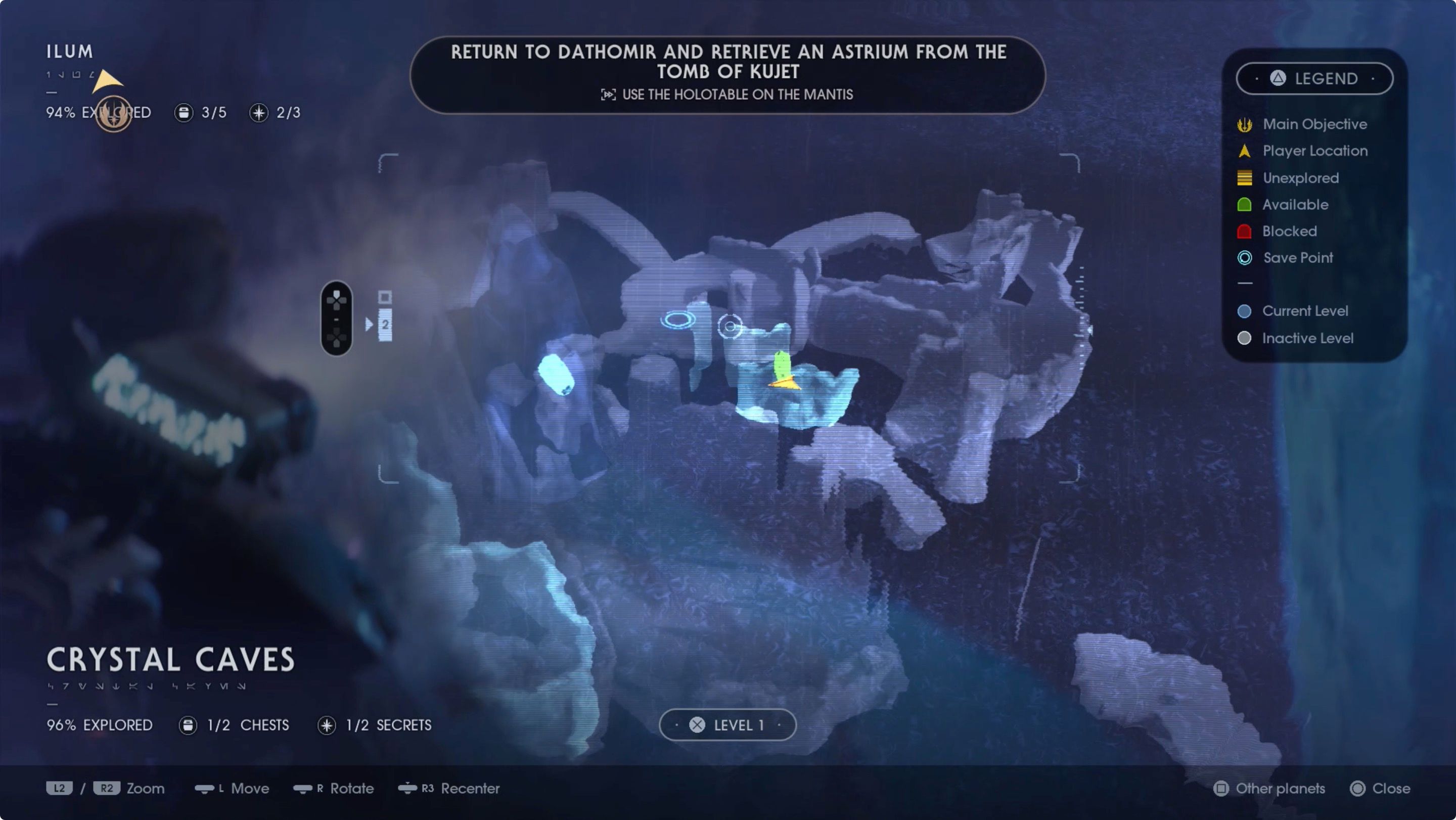Click the arrow next to the level 2 indicator
Image resolution: width=1456 pixels, height=820 pixels.
(370, 324)
